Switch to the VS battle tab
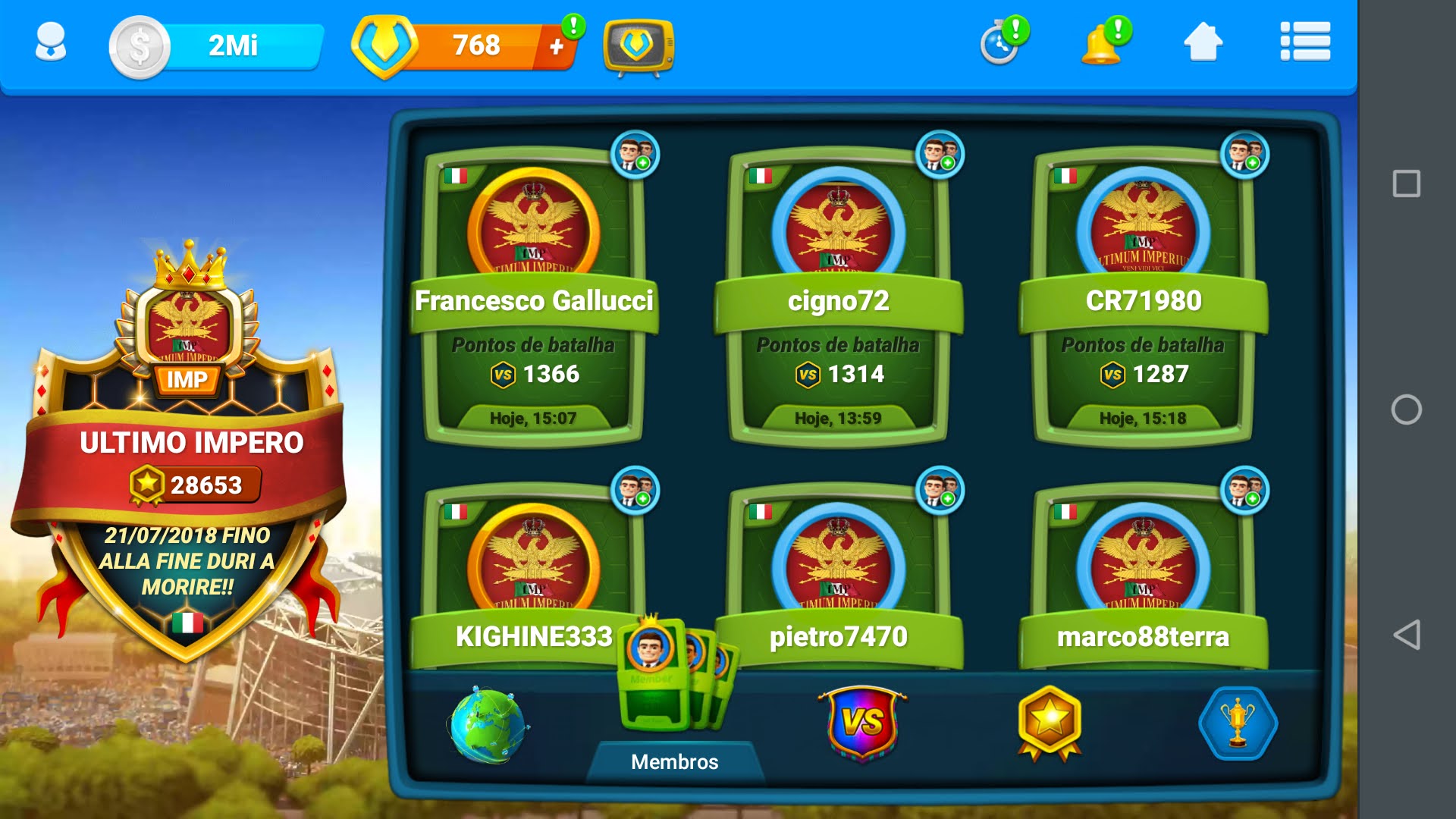Image resolution: width=1456 pixels, height=819 pixels. click(862, 723)
